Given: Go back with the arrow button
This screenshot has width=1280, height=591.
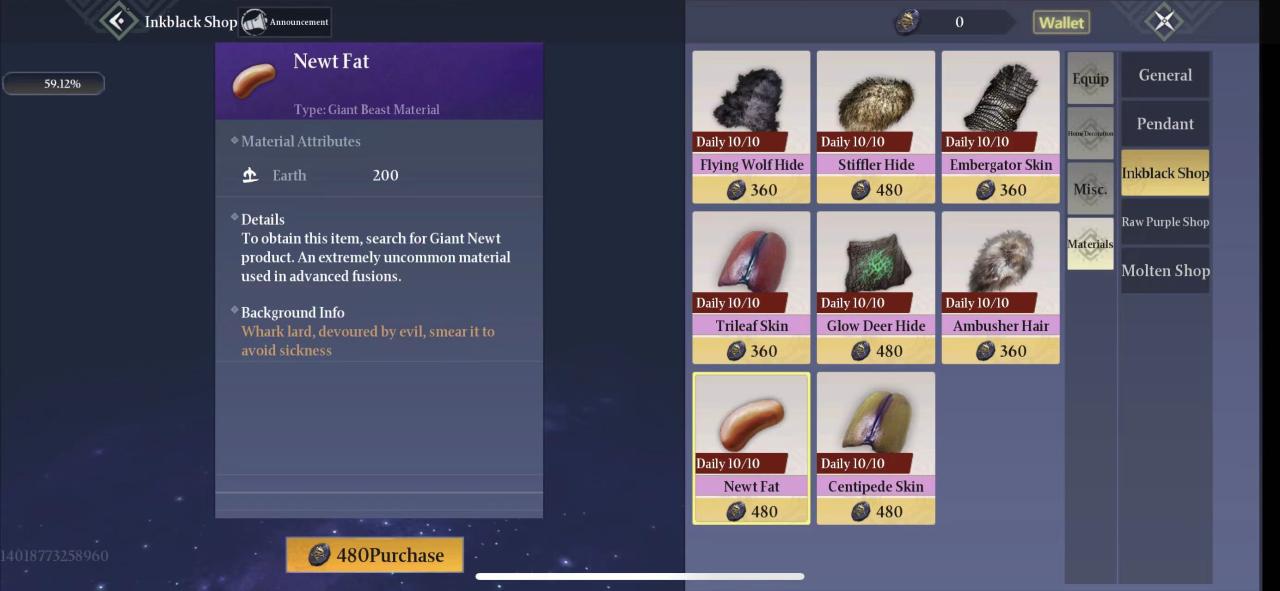Looking at the screenshot, I should pyautogui.click(x=119, y=20).
